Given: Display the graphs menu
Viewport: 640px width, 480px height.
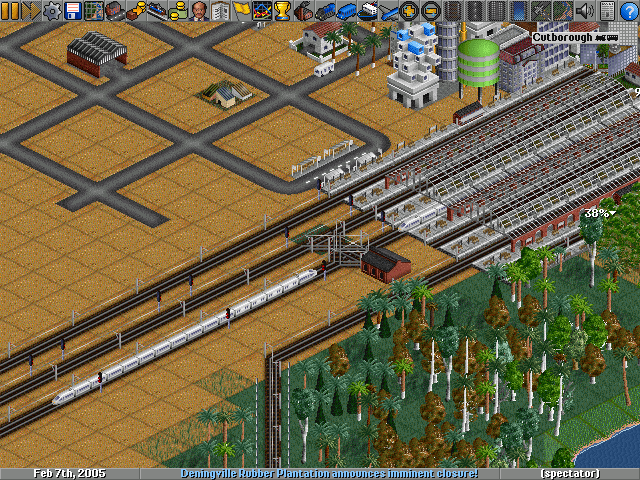Looking at the screenshot, I should (263, 11).
